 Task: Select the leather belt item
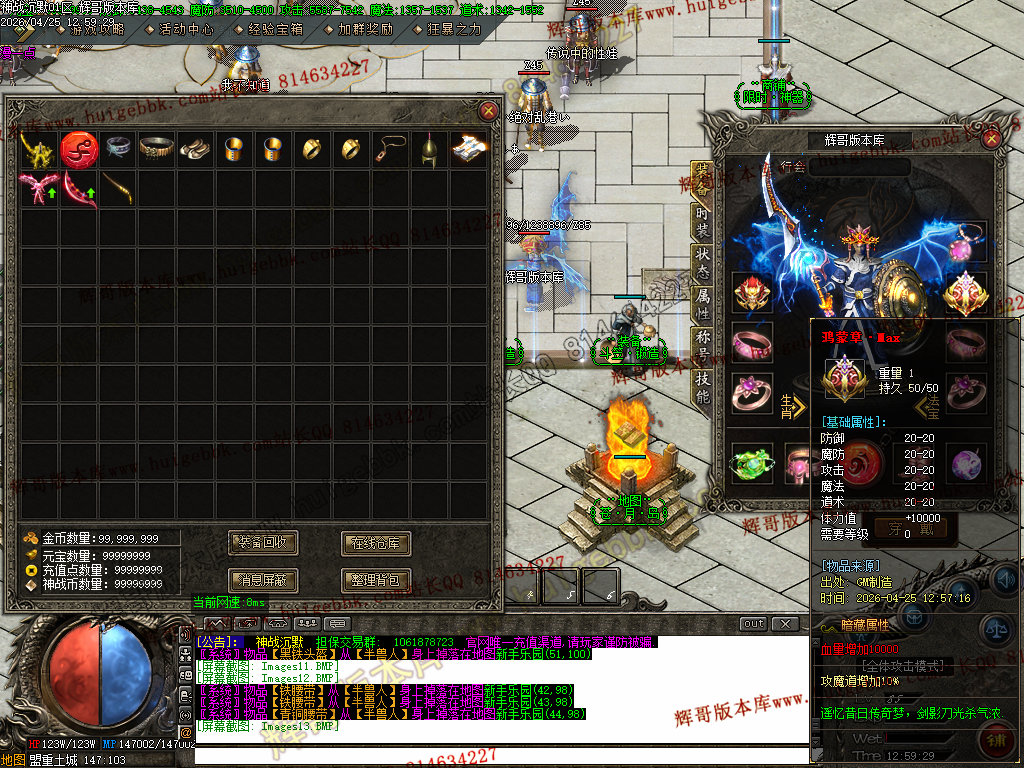[x=157, y=150]
